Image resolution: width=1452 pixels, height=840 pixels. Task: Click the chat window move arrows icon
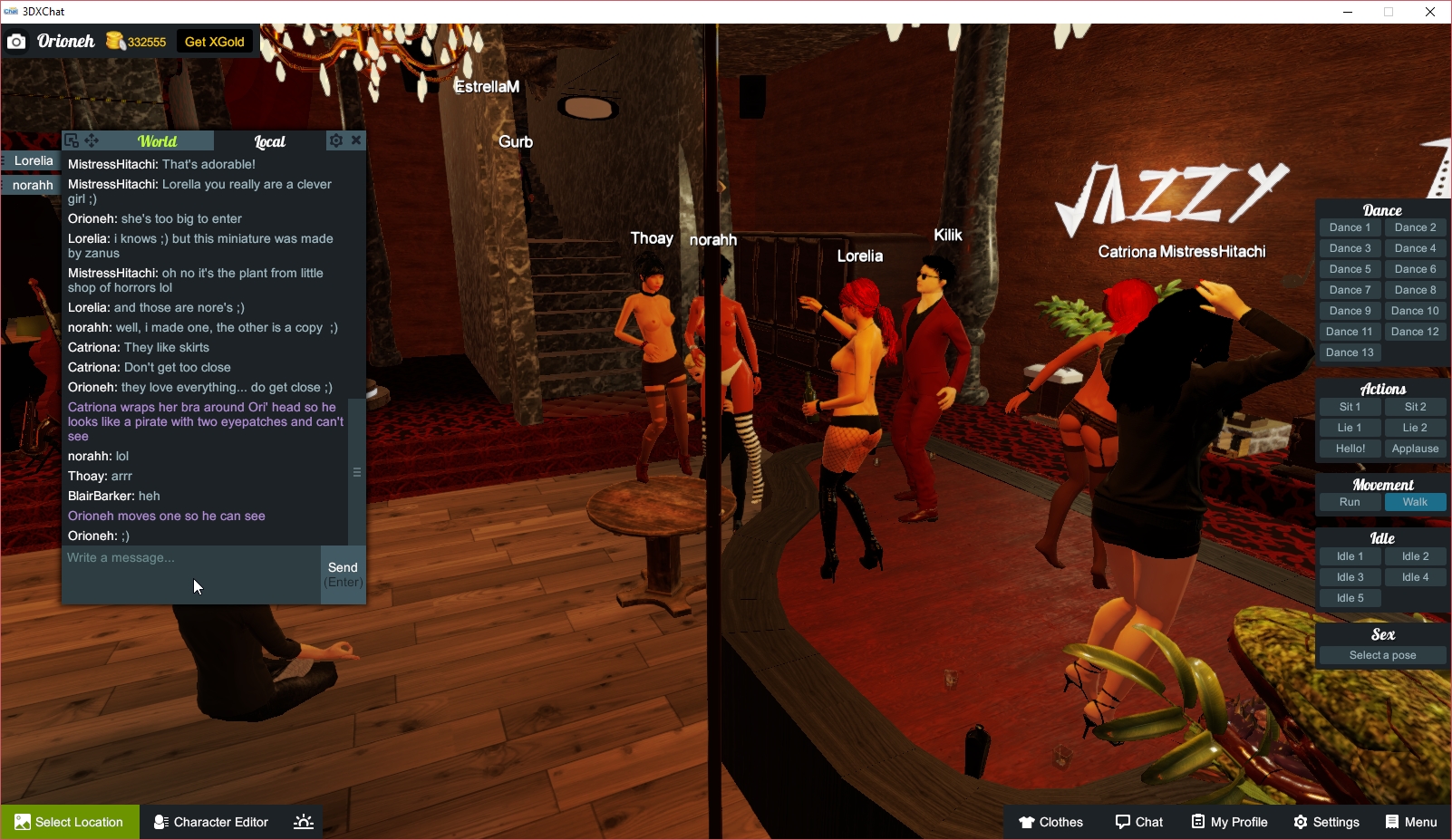91,140
